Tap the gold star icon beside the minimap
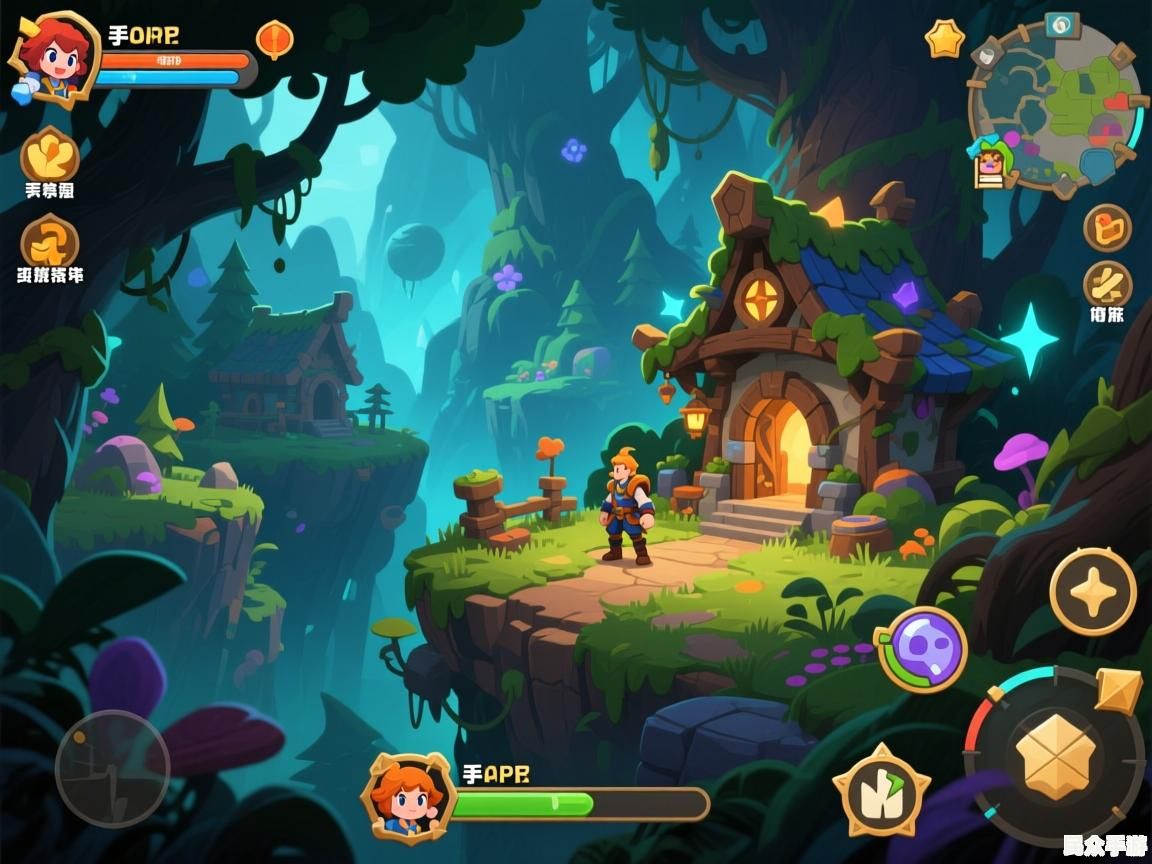1152x864 pixels. click(944, 40)
